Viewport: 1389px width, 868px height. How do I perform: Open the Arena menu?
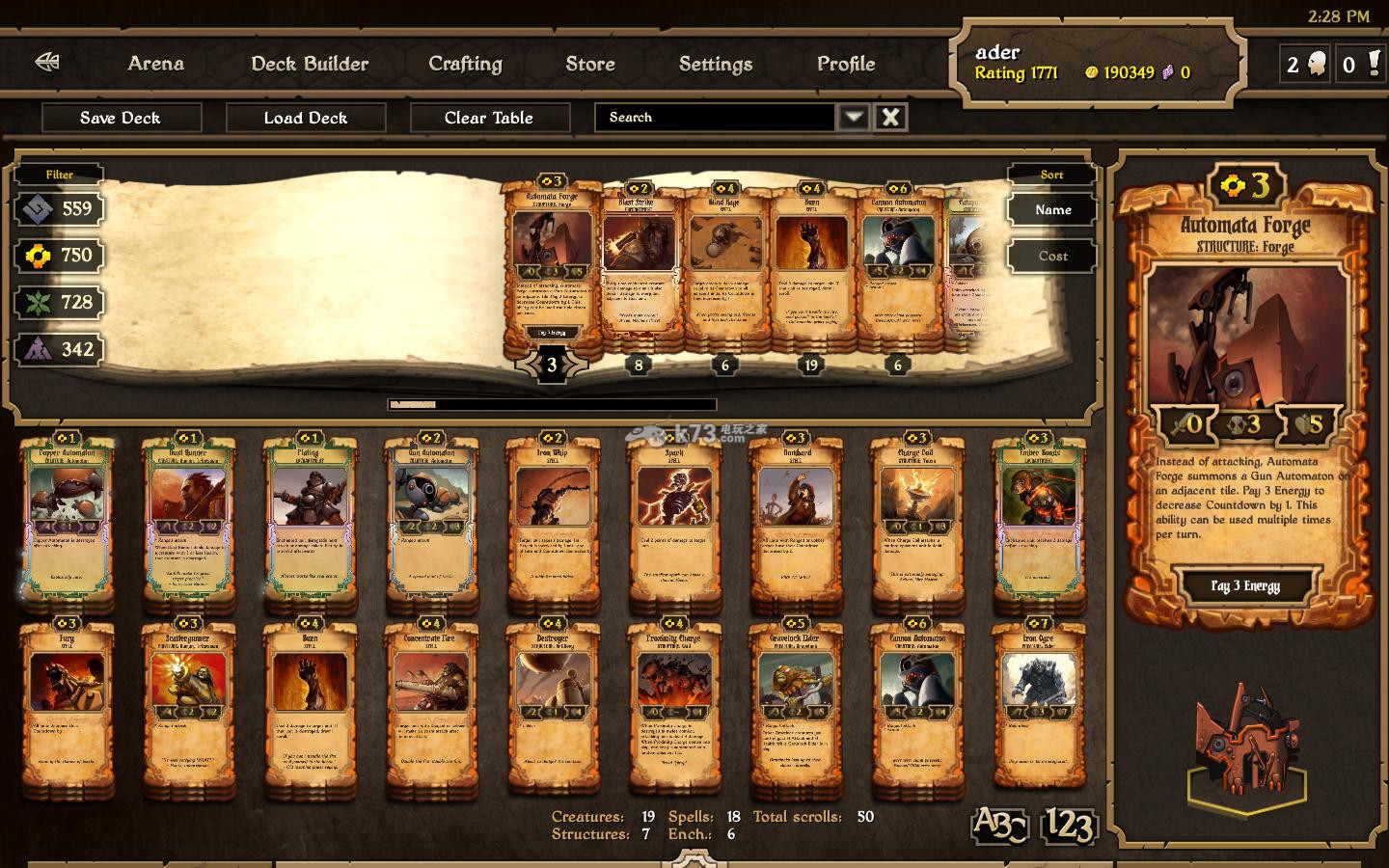pos(155,64)
